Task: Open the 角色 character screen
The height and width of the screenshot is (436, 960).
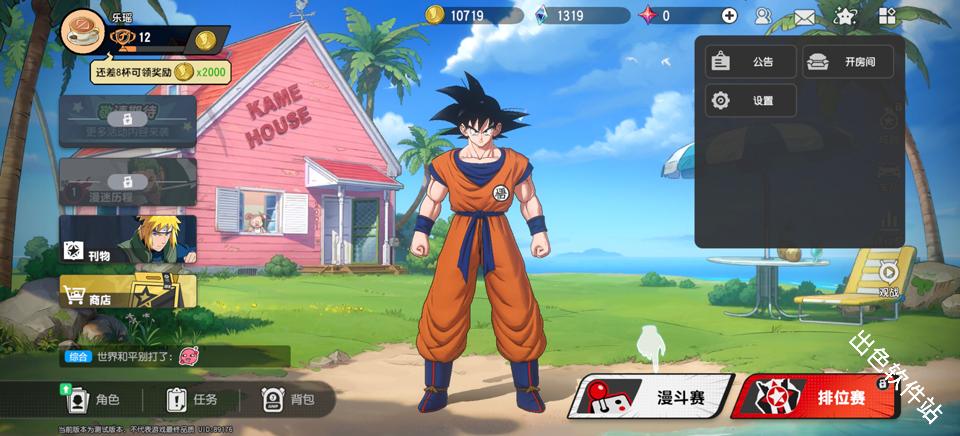Action: click(x=93, y=400)
